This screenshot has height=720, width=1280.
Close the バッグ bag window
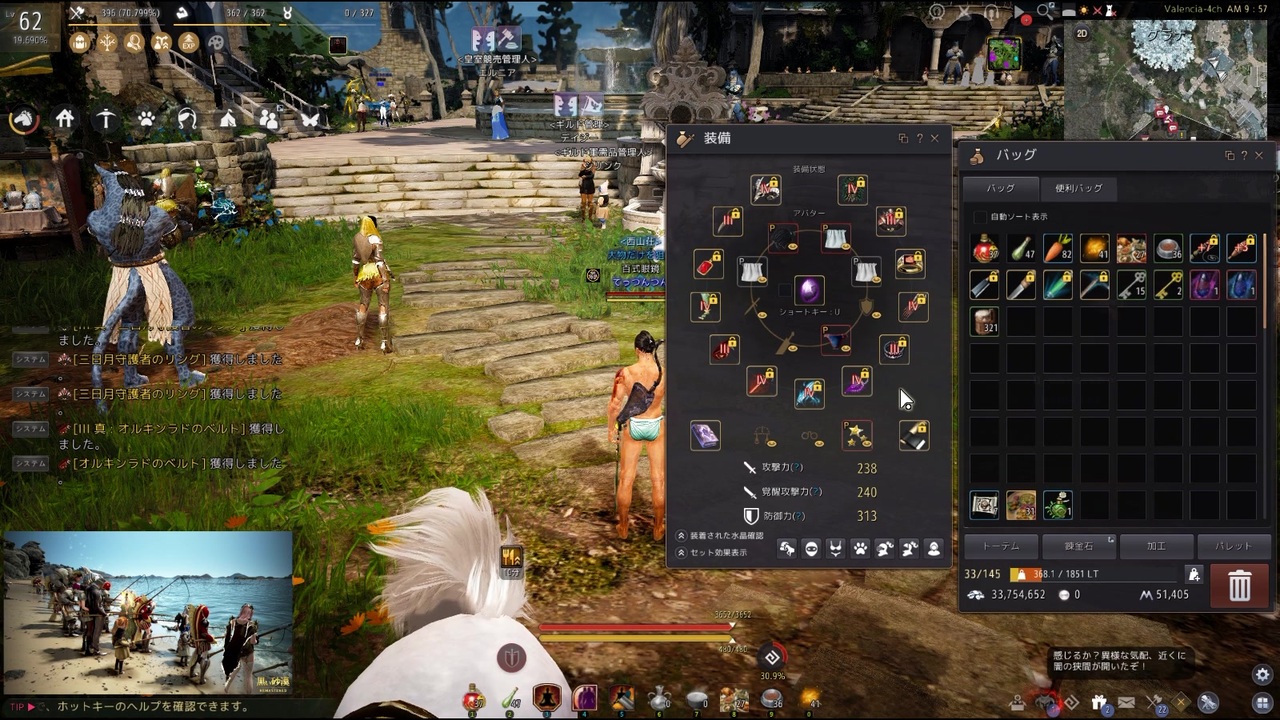point(1259,156)
